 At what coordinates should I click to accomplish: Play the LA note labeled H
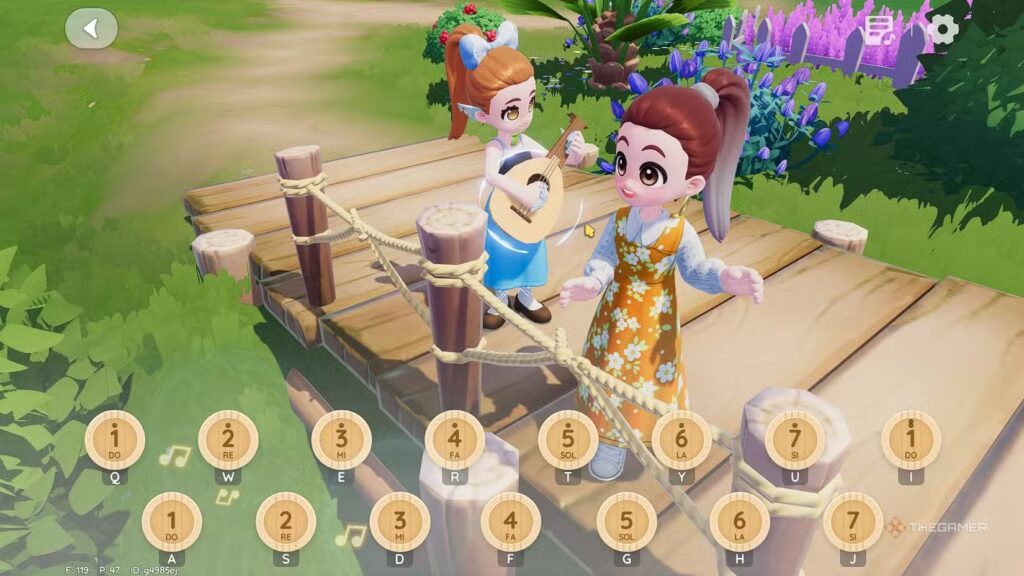tap(740, 521)
